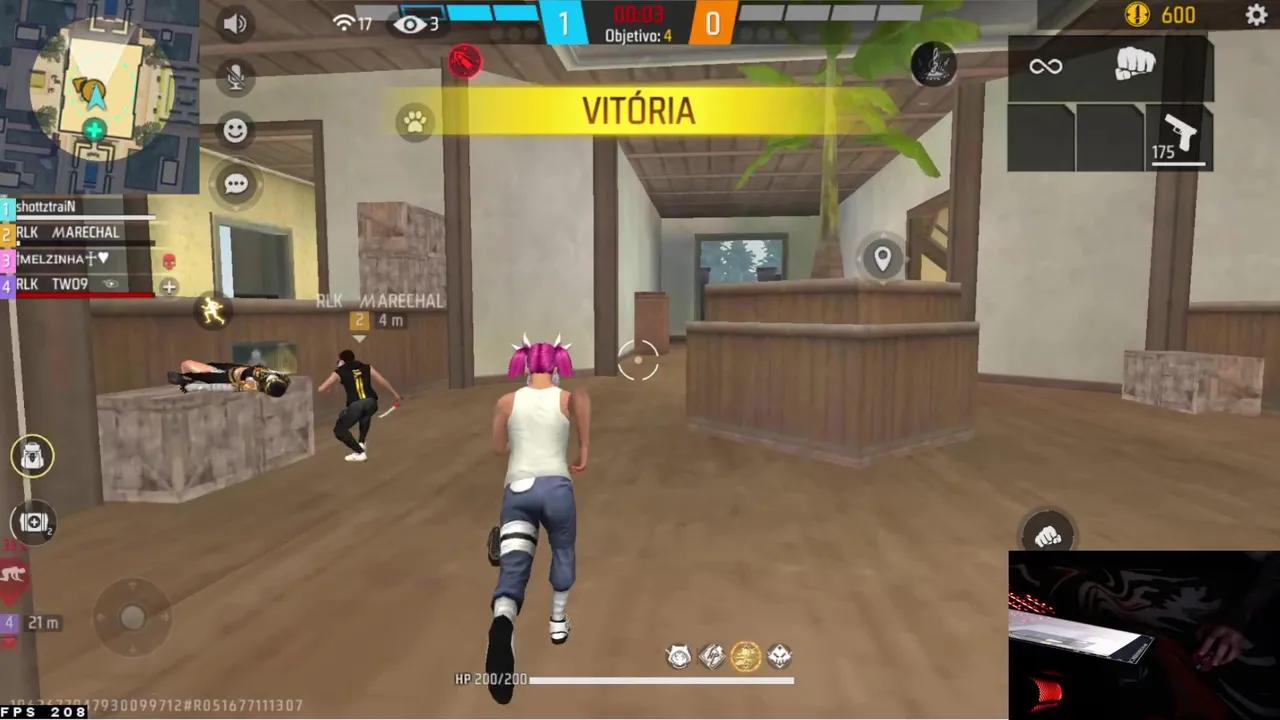
Task: Mute the game speaker audio
Action: pos(236,24)
